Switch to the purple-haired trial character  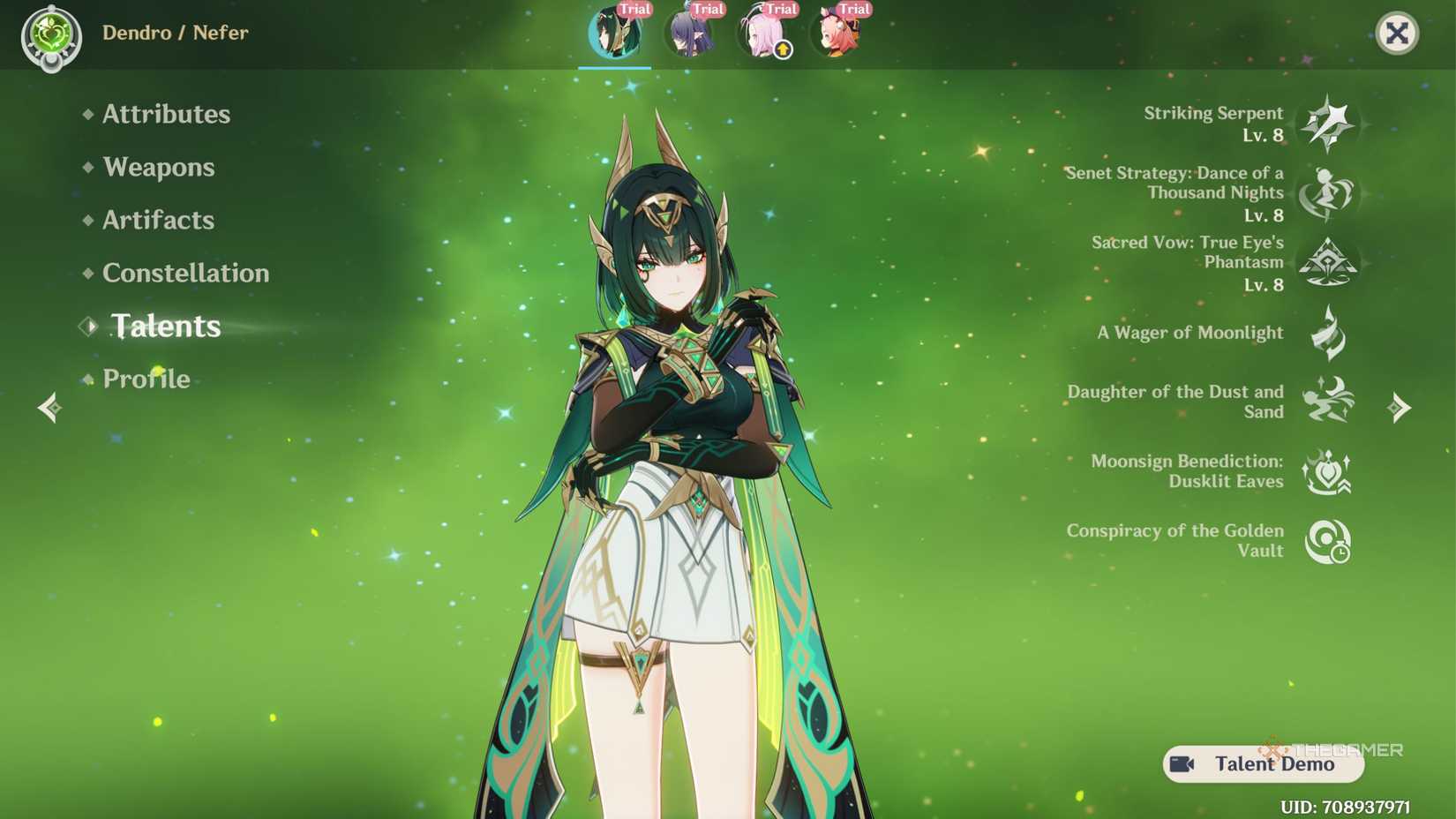coord(690,34)
